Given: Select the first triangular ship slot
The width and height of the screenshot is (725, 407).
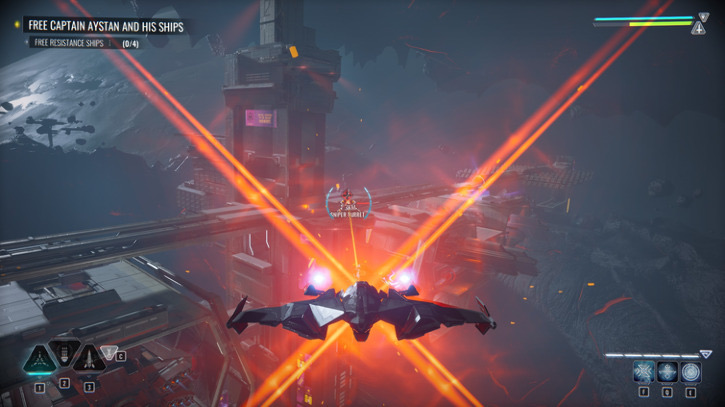Looking at the screenshot, I should tap(39, 358).
